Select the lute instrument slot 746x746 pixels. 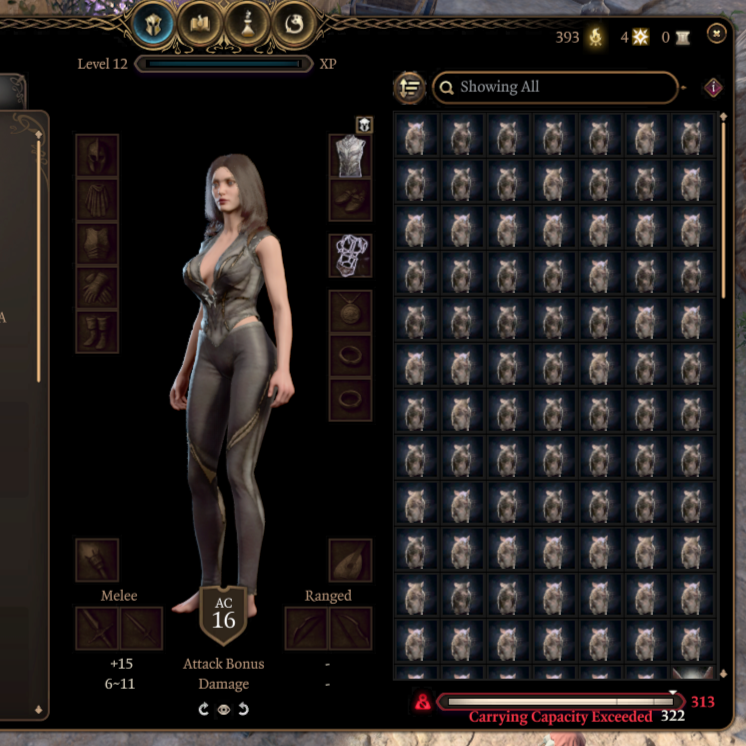(x=350, y=560)
